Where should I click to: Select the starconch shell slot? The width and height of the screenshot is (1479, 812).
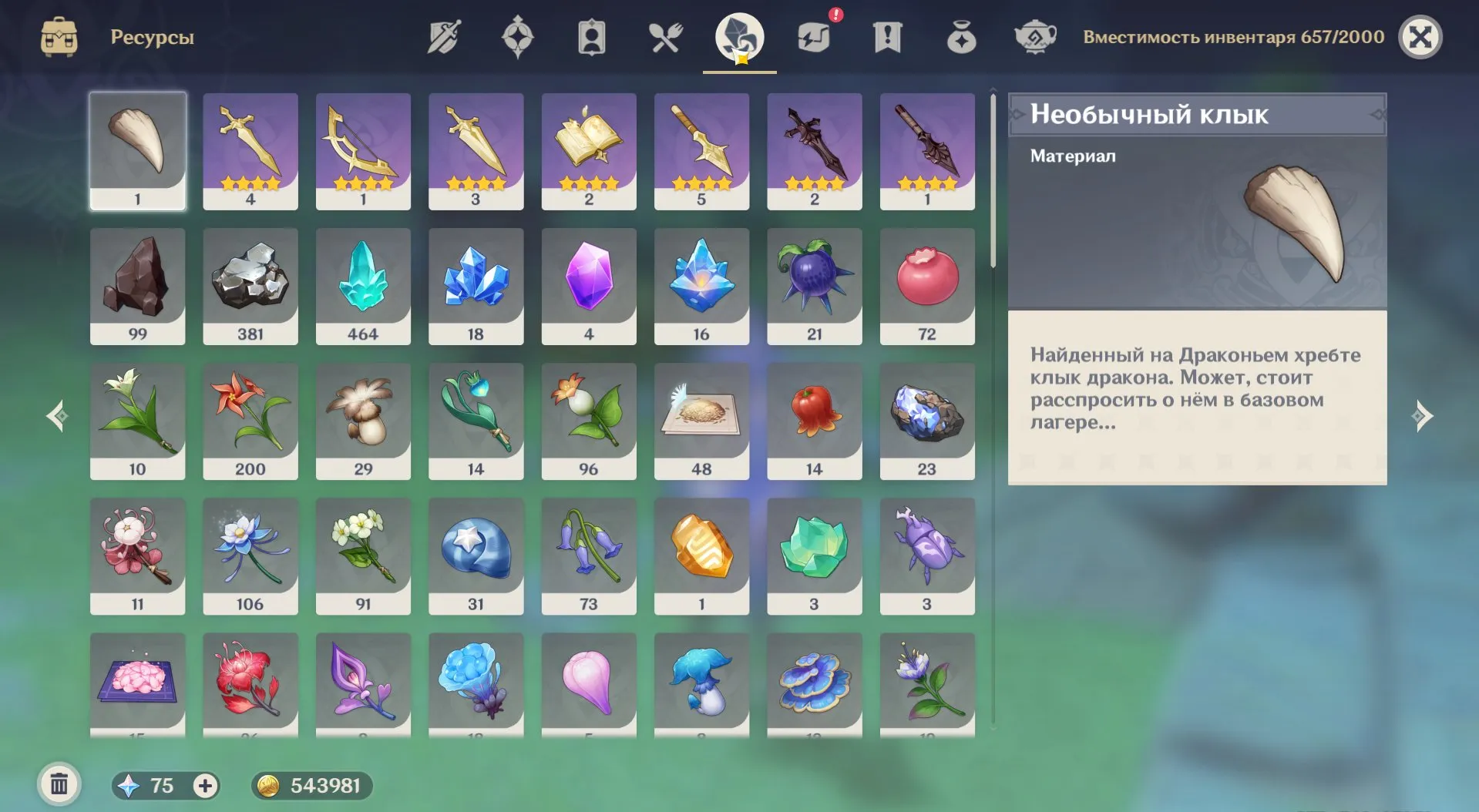click(x=476, y=555)
